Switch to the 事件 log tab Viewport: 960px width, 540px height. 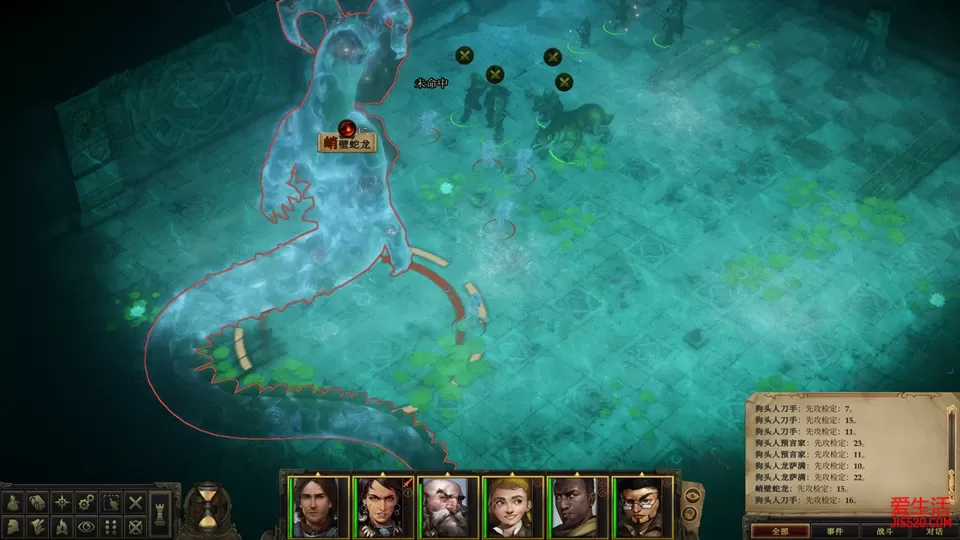pos(835,530)
